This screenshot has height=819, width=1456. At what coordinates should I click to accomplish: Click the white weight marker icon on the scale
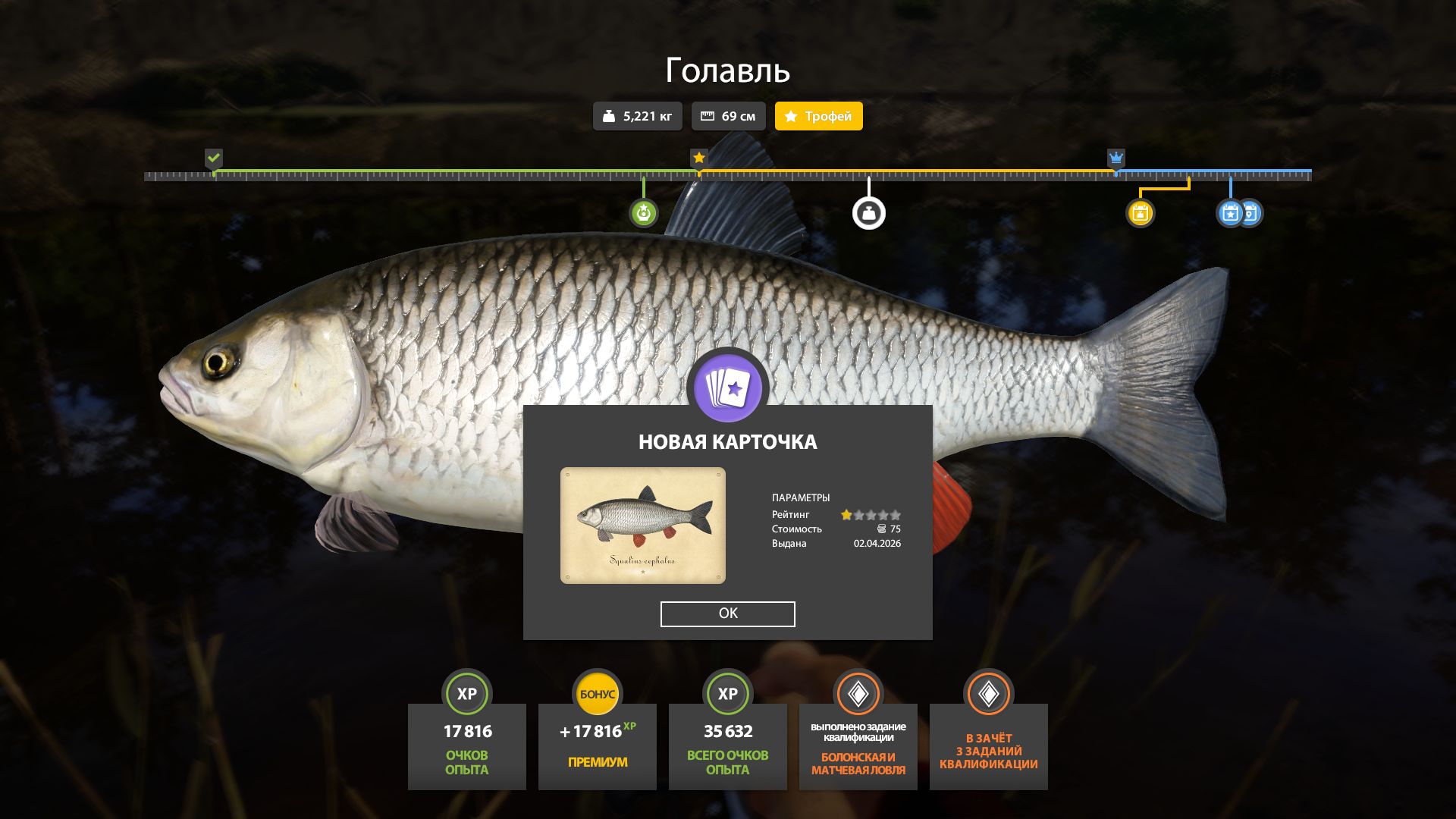[869, 212]
